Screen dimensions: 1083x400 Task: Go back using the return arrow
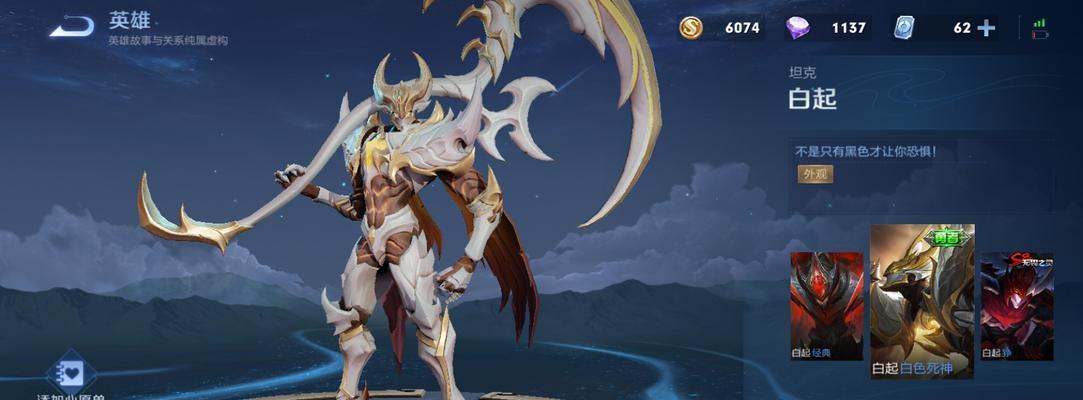coord(72,27)
